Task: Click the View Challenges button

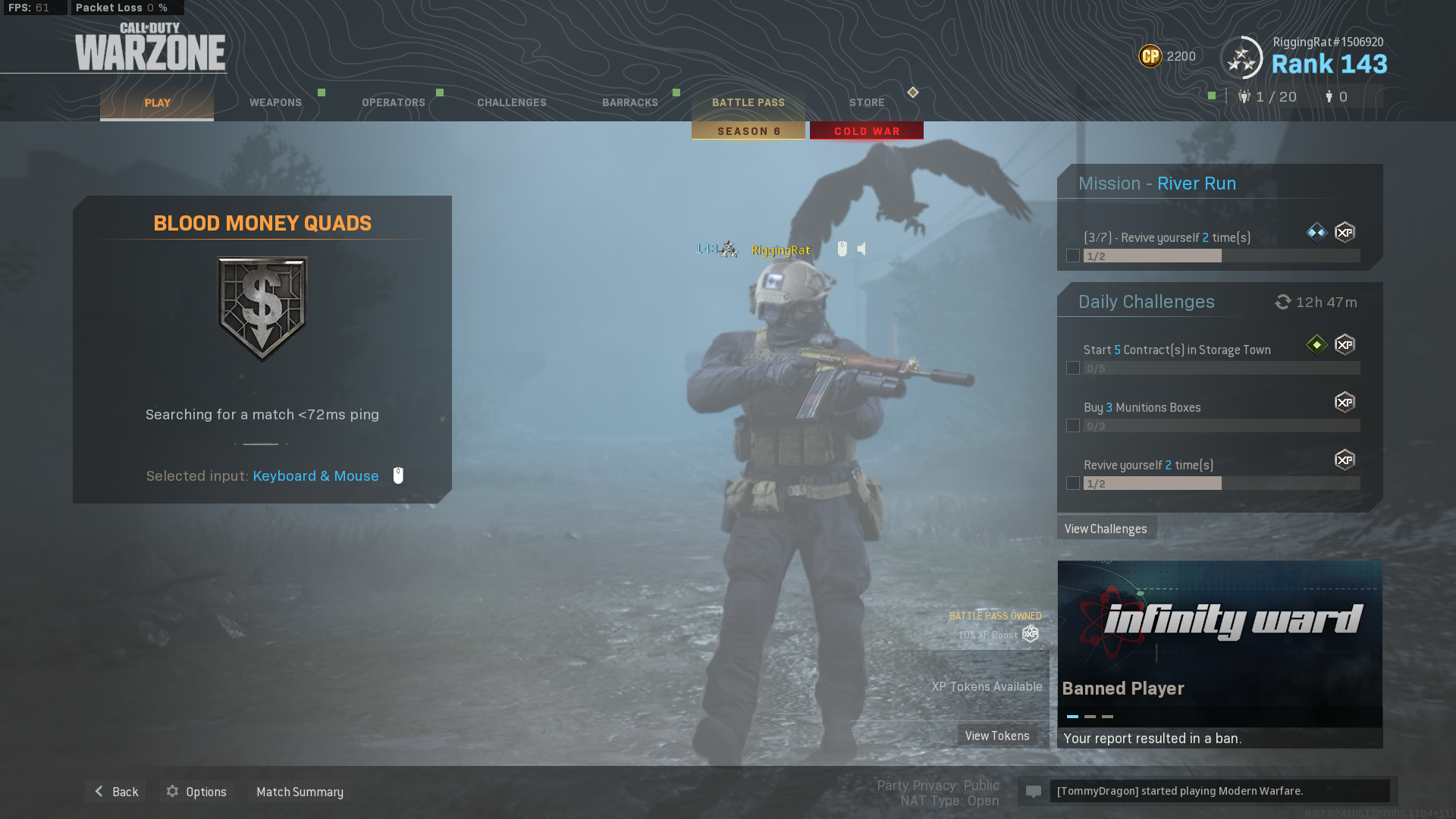Action: point(1106,528)
